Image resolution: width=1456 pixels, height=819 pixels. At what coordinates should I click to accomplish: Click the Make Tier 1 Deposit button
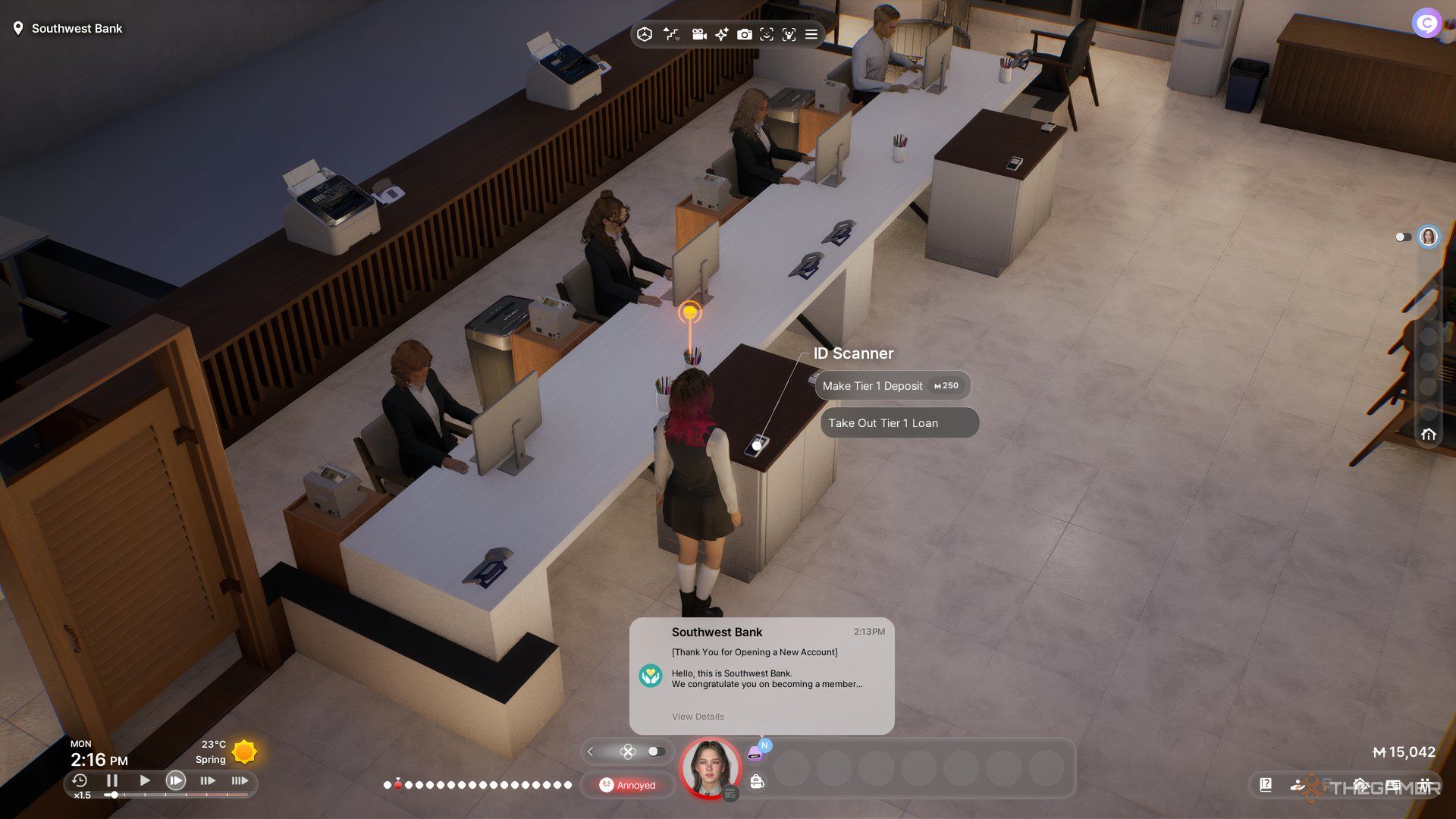(893, 386)
